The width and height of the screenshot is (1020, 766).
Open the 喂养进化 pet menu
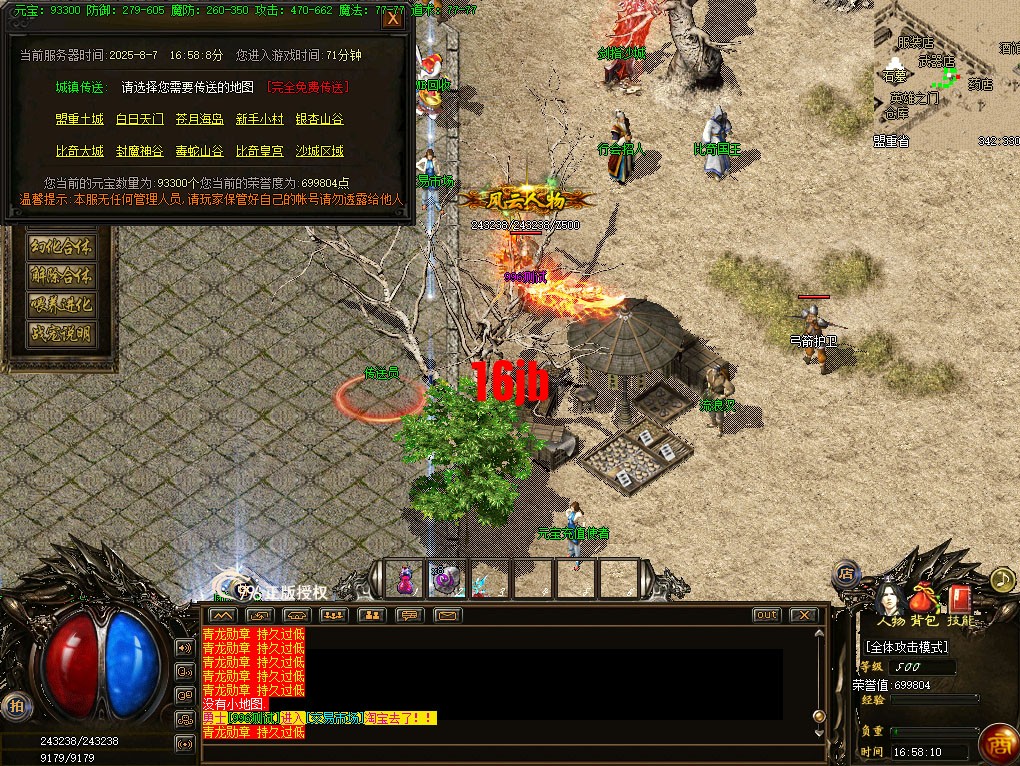click(61, 305)
